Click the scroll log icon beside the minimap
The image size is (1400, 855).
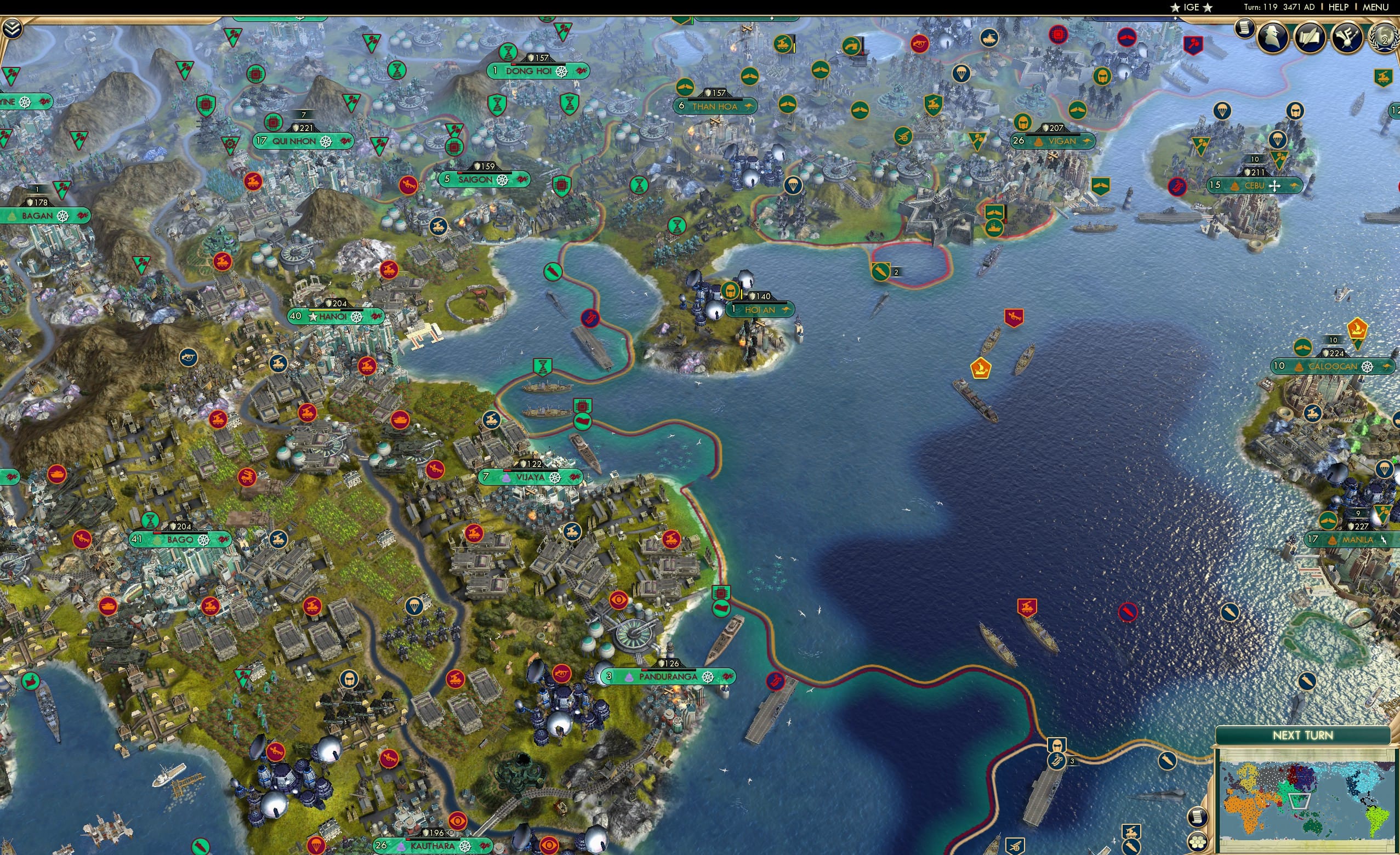coord(1198,818)
